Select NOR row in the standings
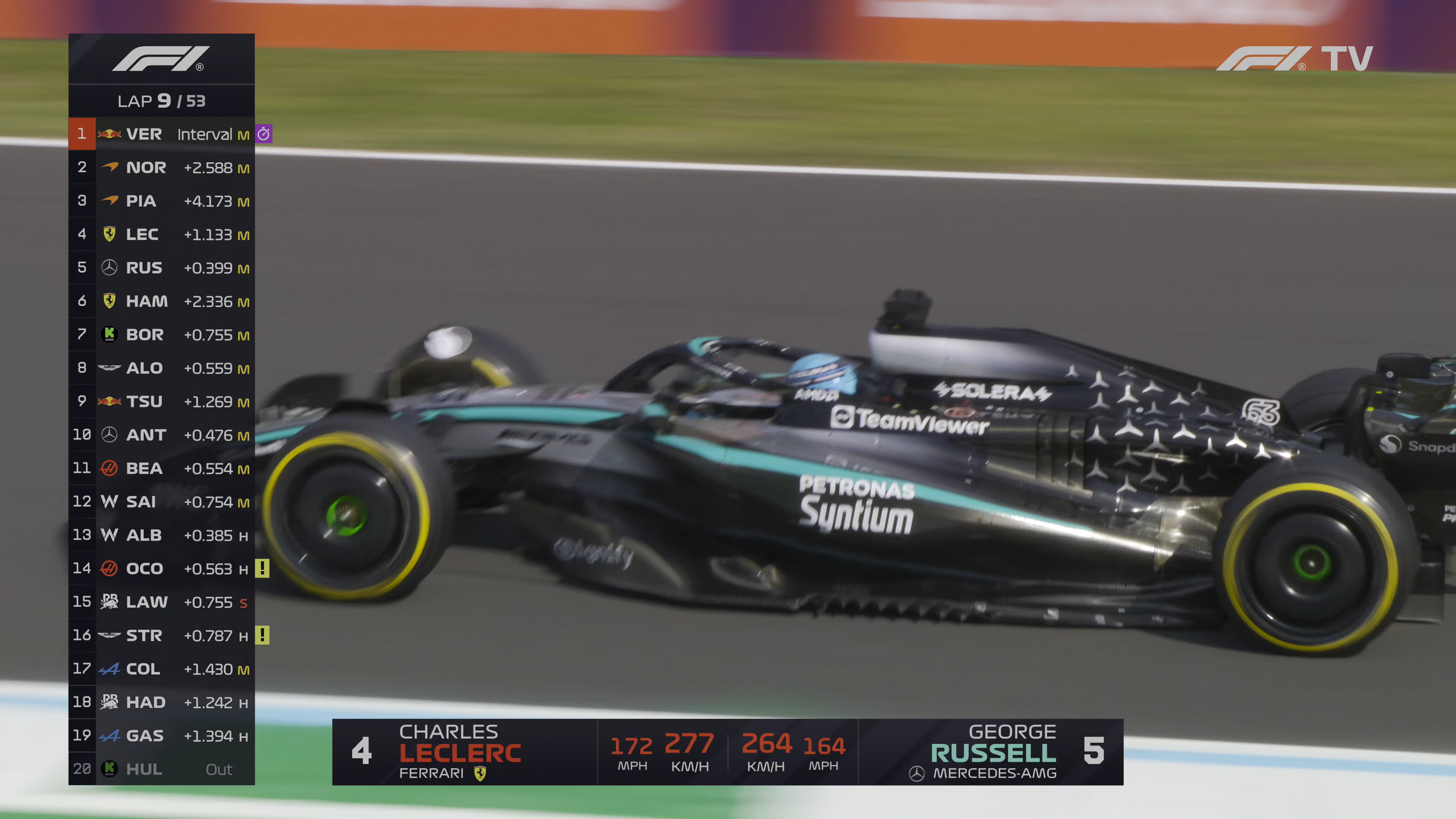The height and width of the screenshot is (819, 1456). pyautogui.click(x=161, y=167)
